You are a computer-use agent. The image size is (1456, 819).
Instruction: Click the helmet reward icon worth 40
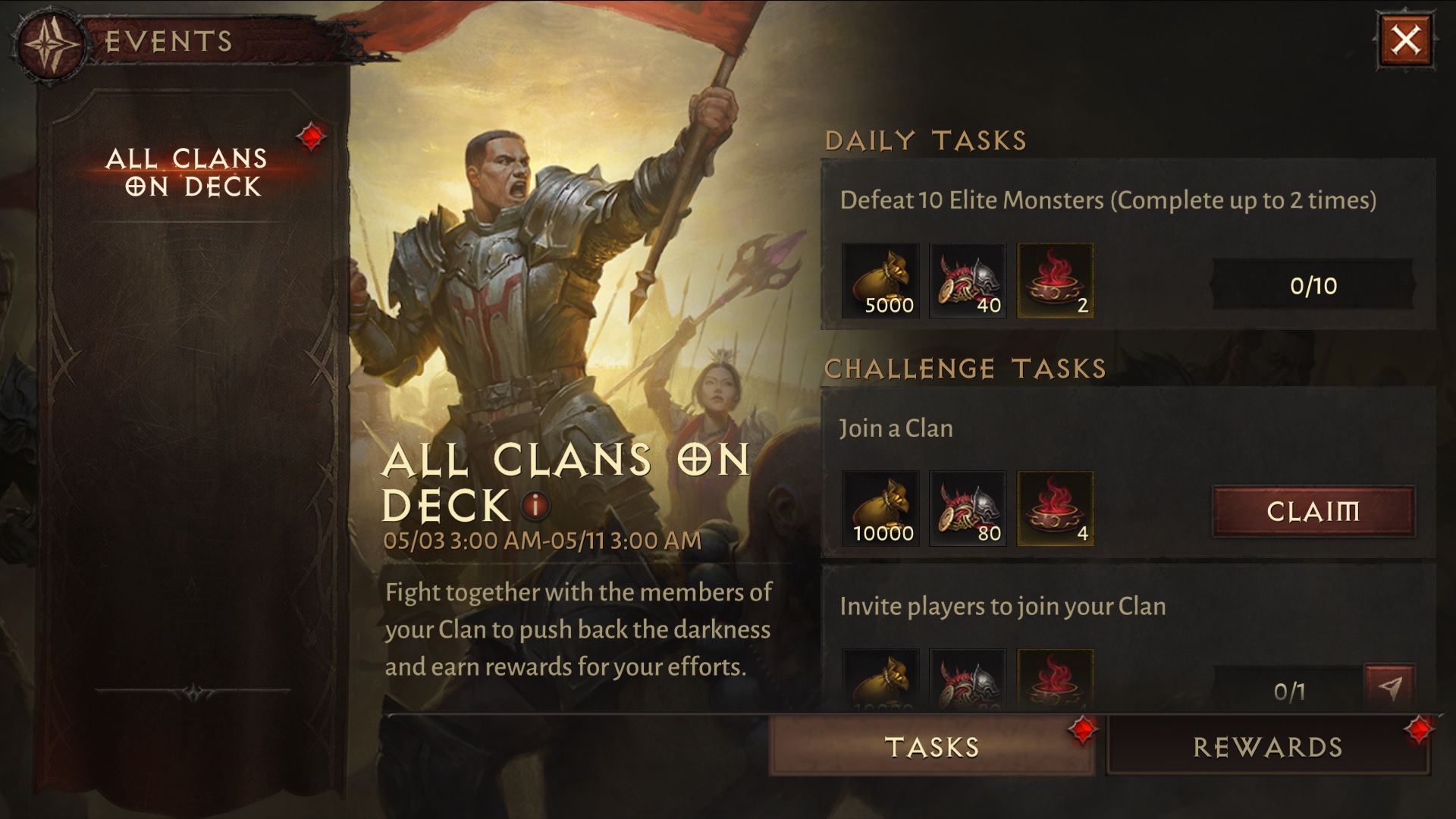[968, 281]
